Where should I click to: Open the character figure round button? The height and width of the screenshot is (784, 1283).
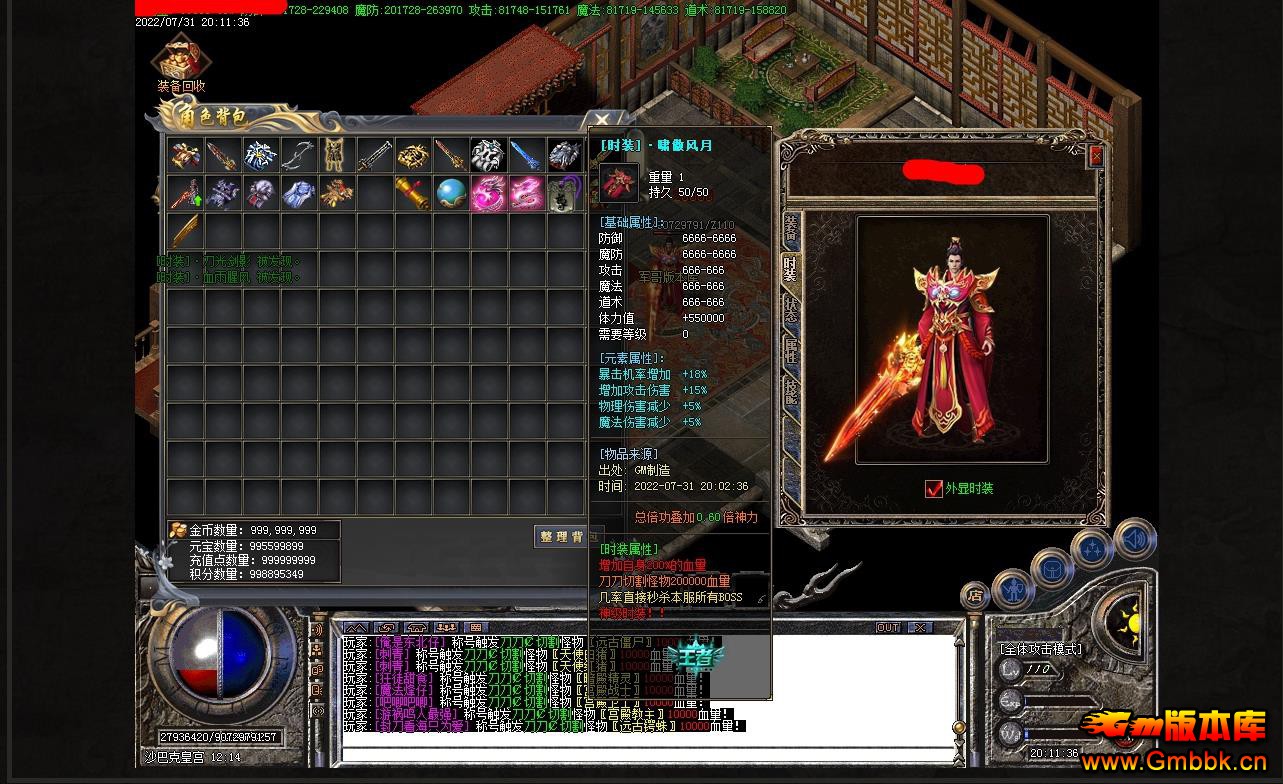pyautogui.click(x=1012, y=589)
